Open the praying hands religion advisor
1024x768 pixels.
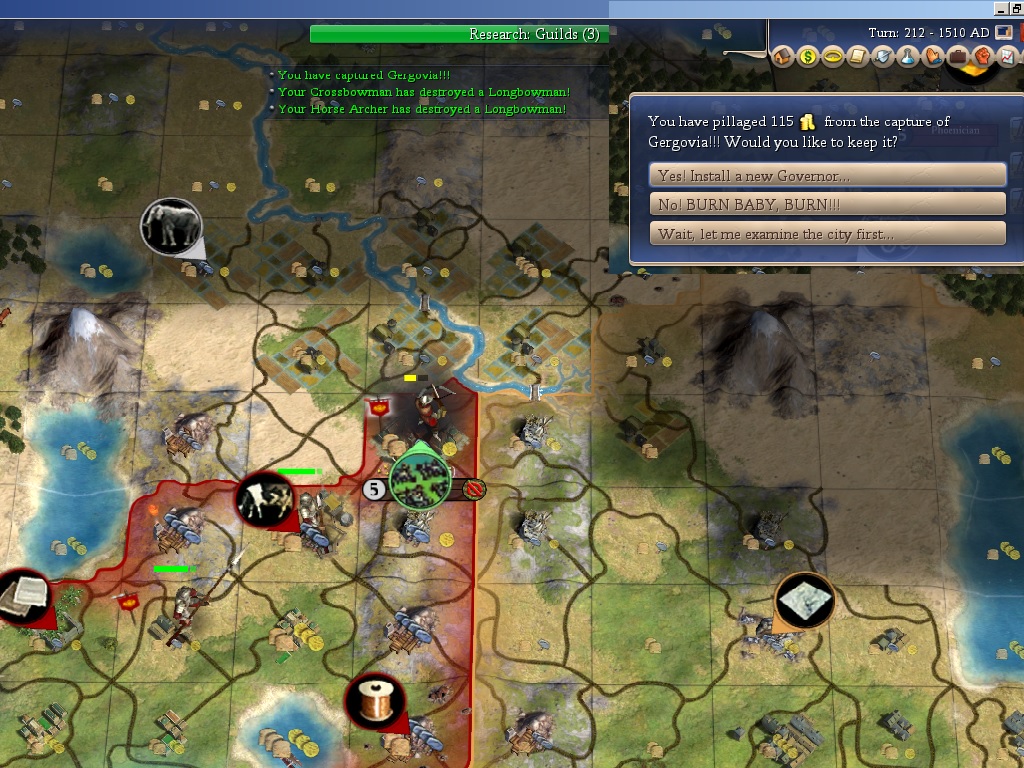click(932, 56)
